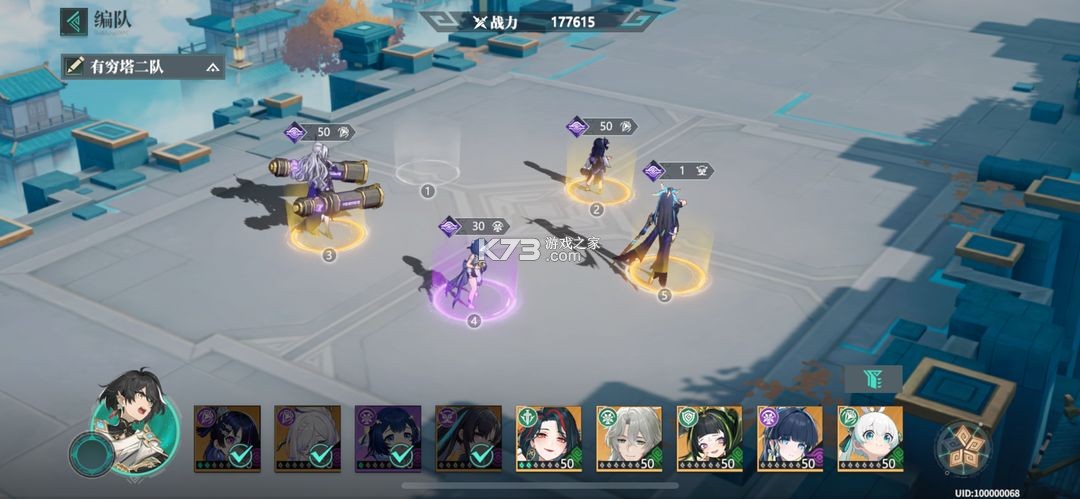This screenshot has width=1080, height=499.
Task: Select the empty formation slot number 1
Action: [x=427, y=171]
